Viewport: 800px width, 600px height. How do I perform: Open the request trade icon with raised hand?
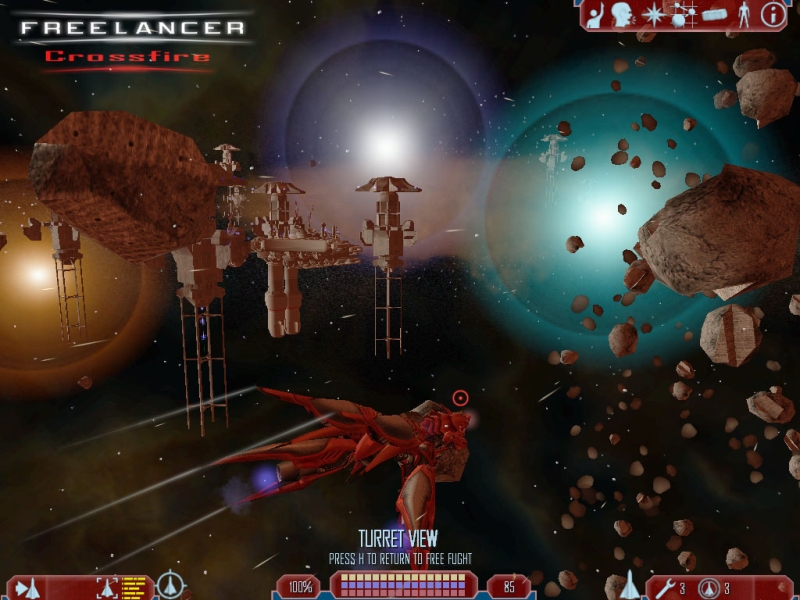tap(594, 14)
